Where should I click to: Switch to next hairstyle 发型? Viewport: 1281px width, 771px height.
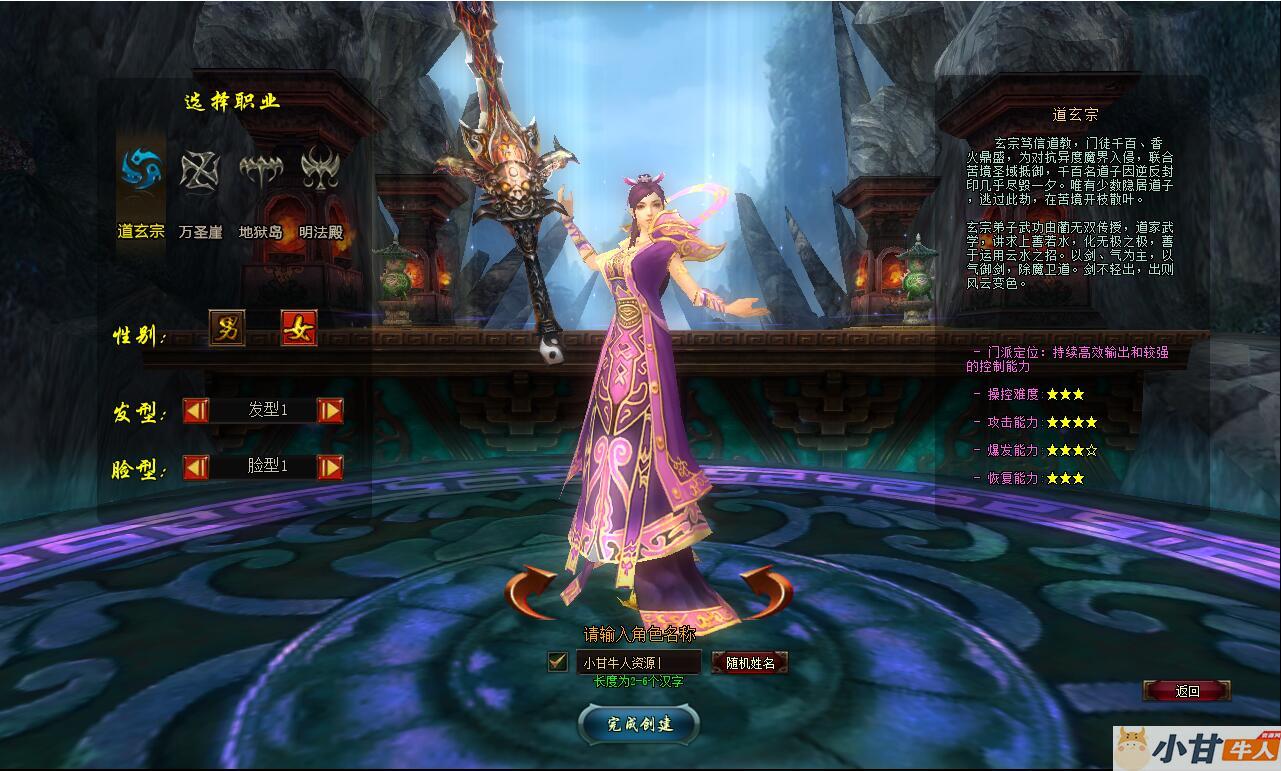click(330, 410)
